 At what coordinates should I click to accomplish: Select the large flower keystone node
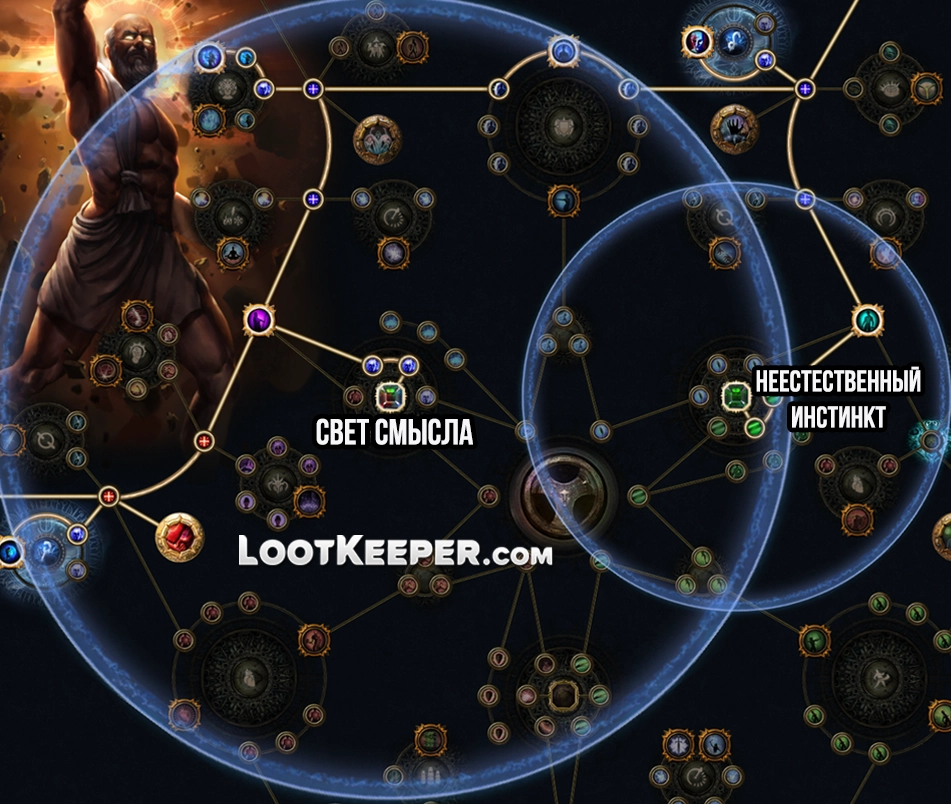pyautogui.click(x=376, y=138)
